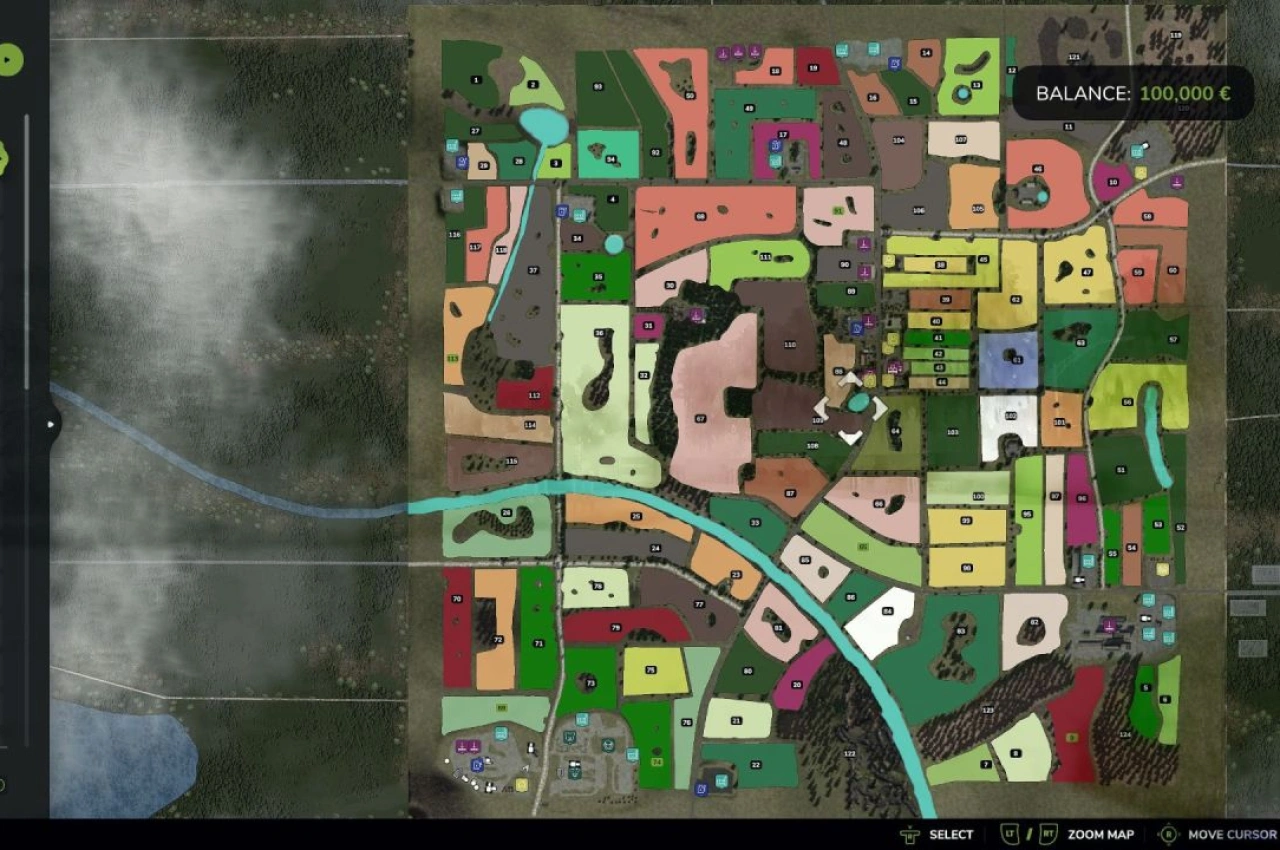Click the vertical scrollbar on left sidebar
Viewport: 1280px width, 850px height.
tap(26, 250)
